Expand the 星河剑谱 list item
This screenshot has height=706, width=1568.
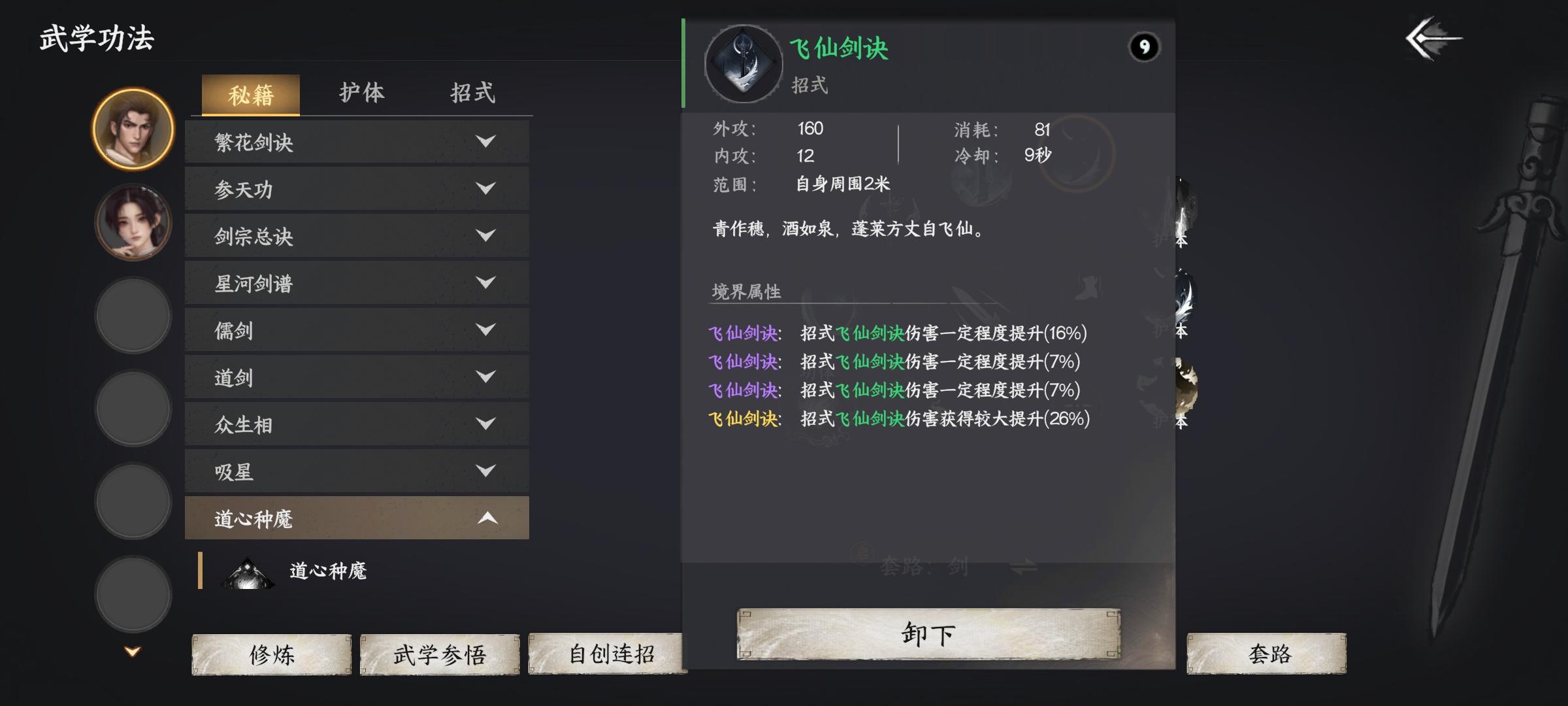click(356, 284)
